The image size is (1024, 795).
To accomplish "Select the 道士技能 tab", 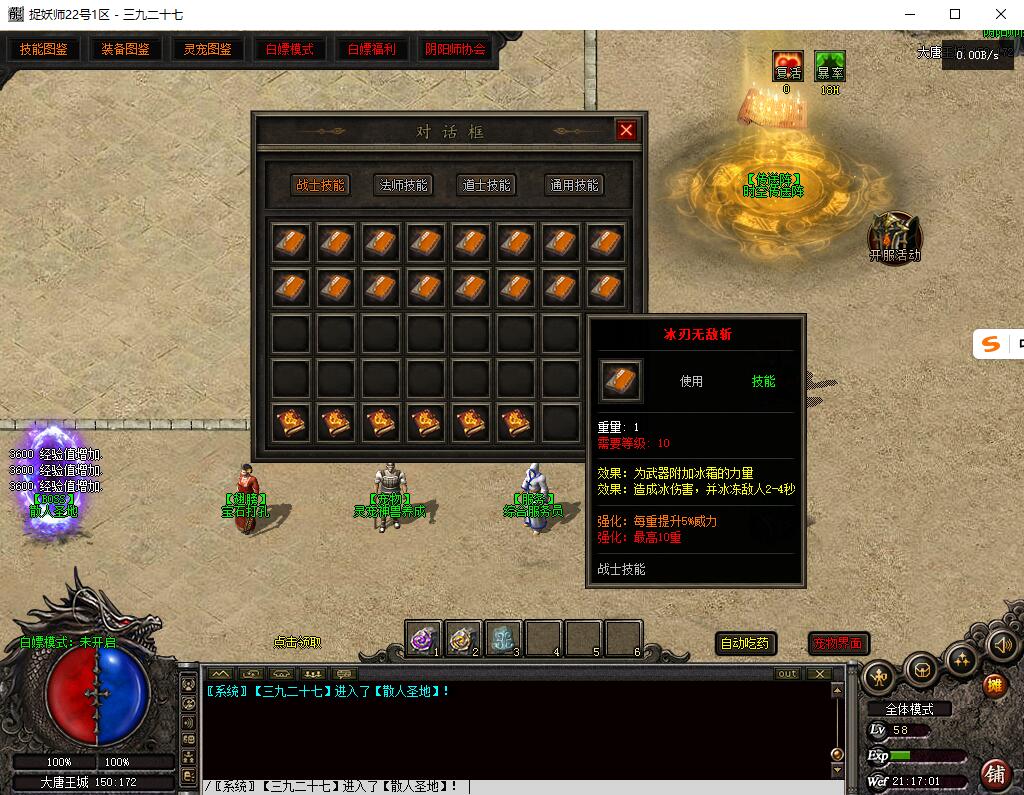I will pos(486,185).
